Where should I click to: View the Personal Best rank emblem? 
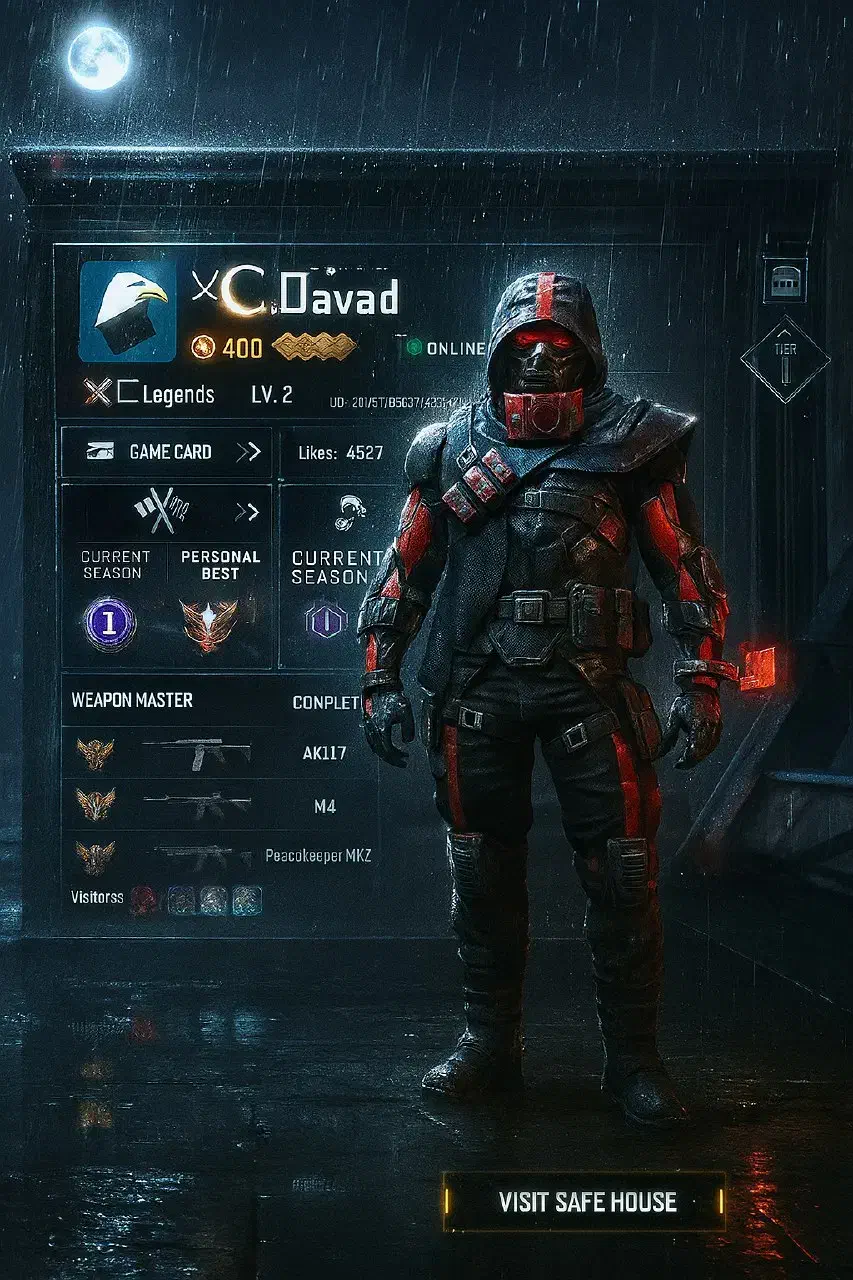pos(210,625)
